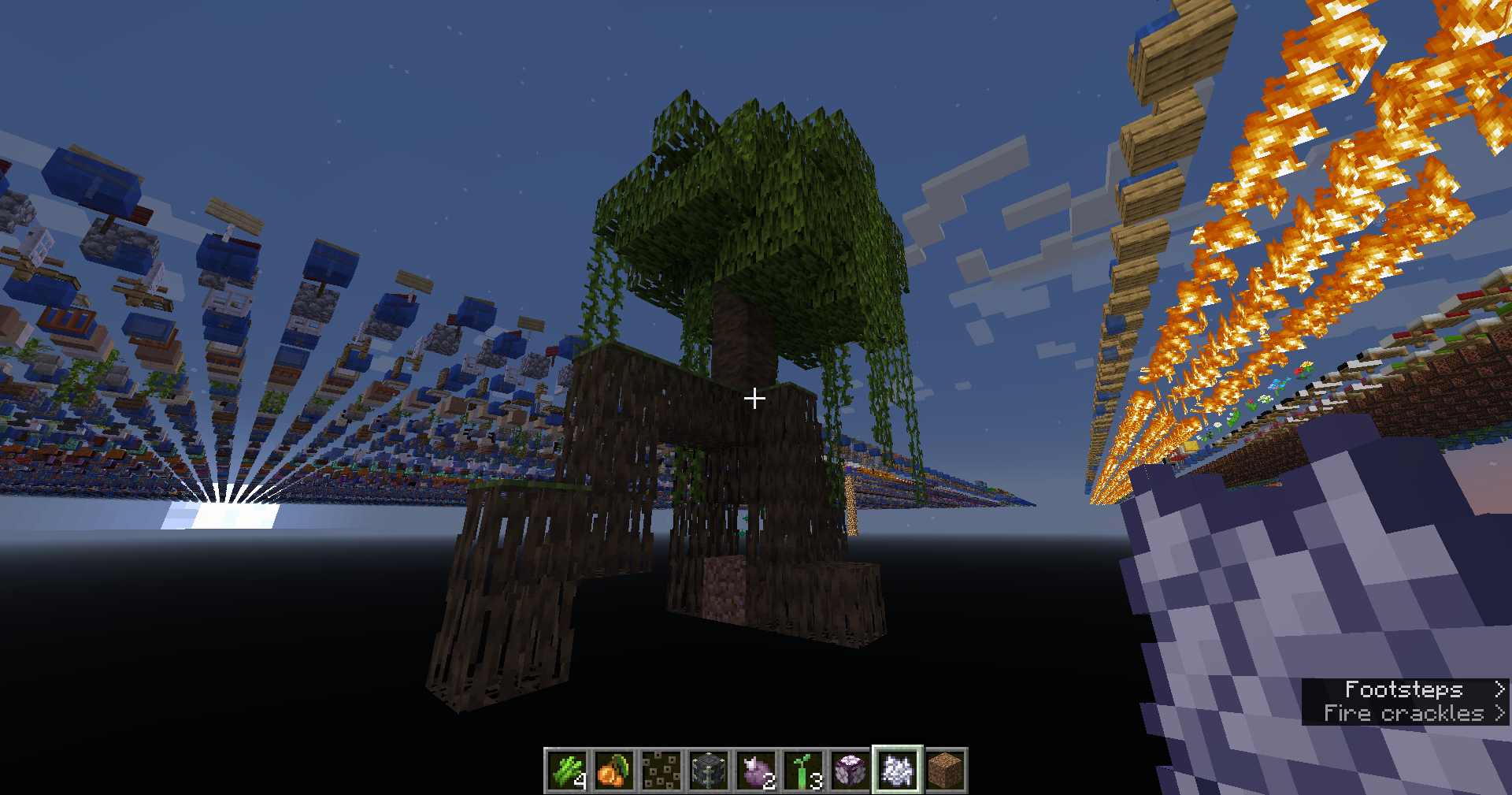
Task: Expand the Footsteps subtitle chevron
Action: tap(1498, 689)
